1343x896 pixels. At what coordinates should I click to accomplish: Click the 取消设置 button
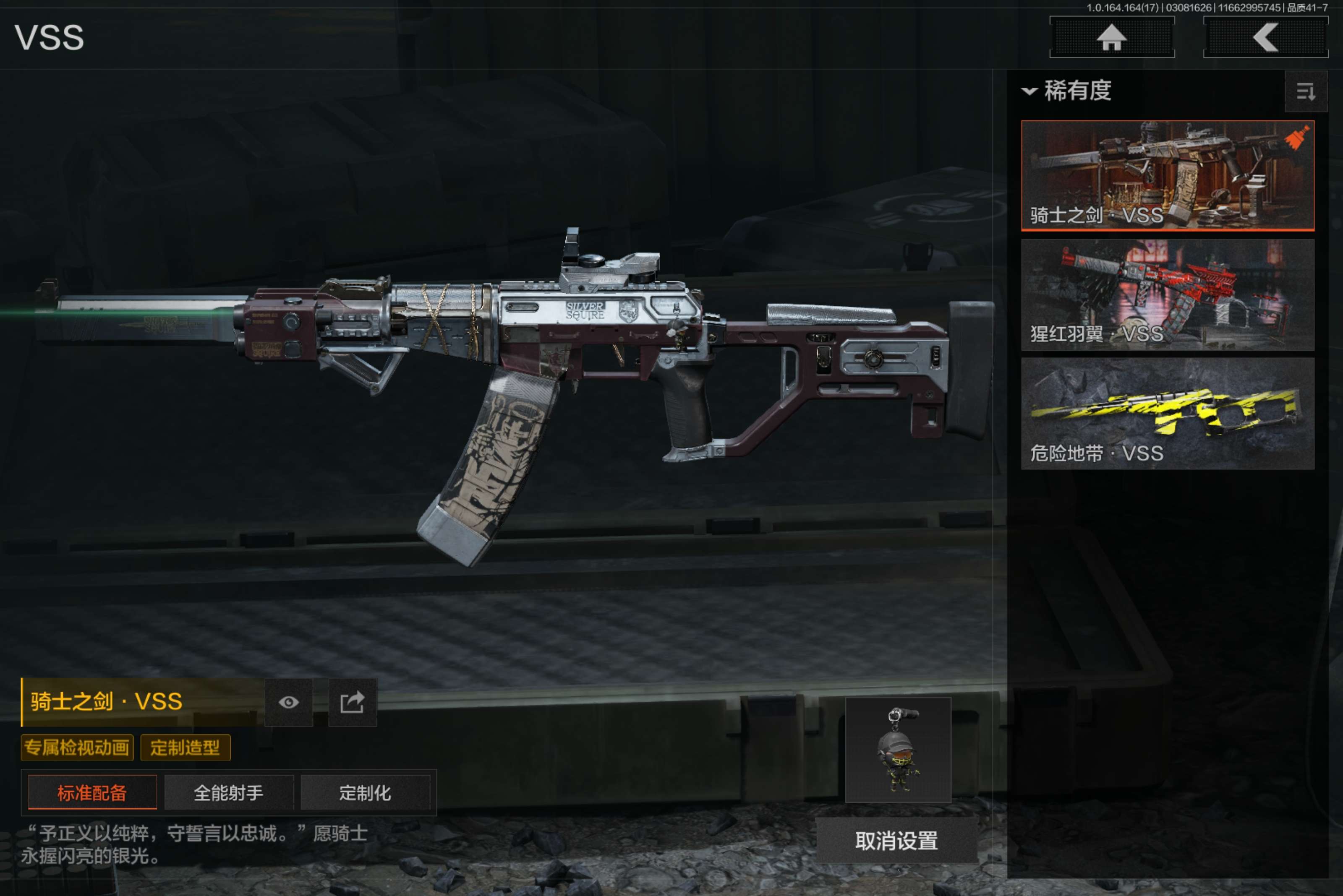pos(896,841)
